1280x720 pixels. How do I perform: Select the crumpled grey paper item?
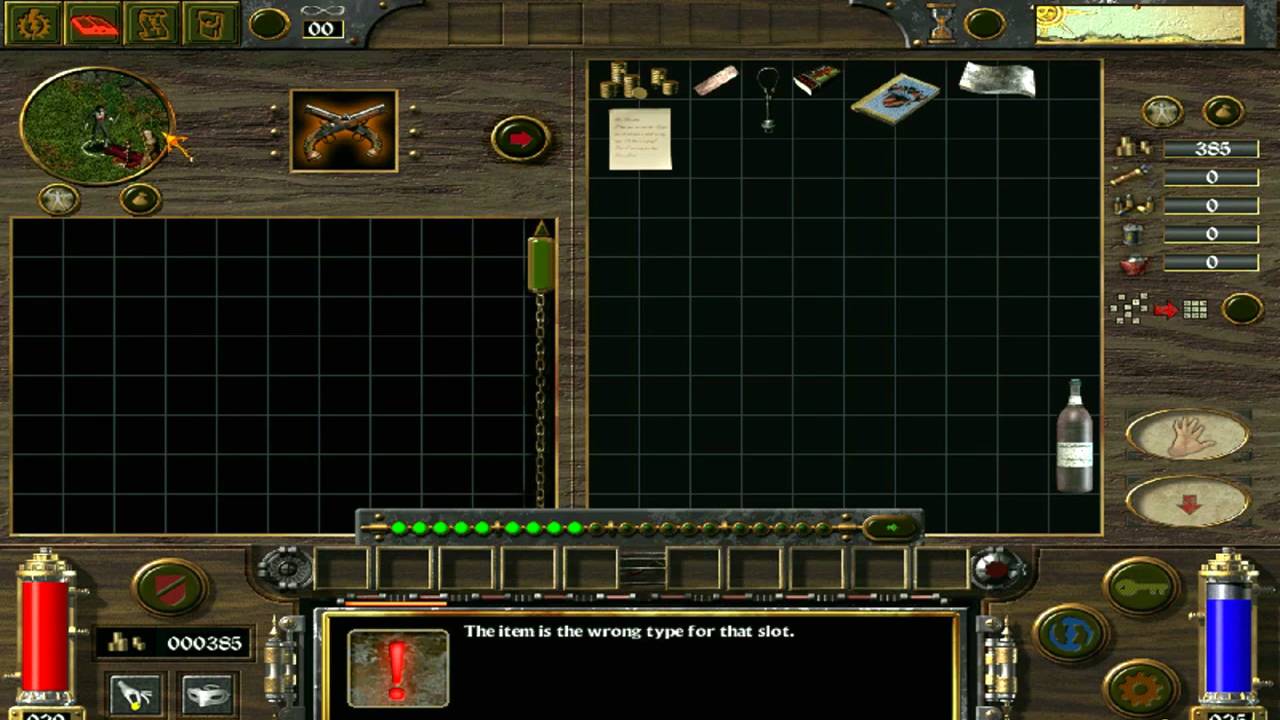996,80
